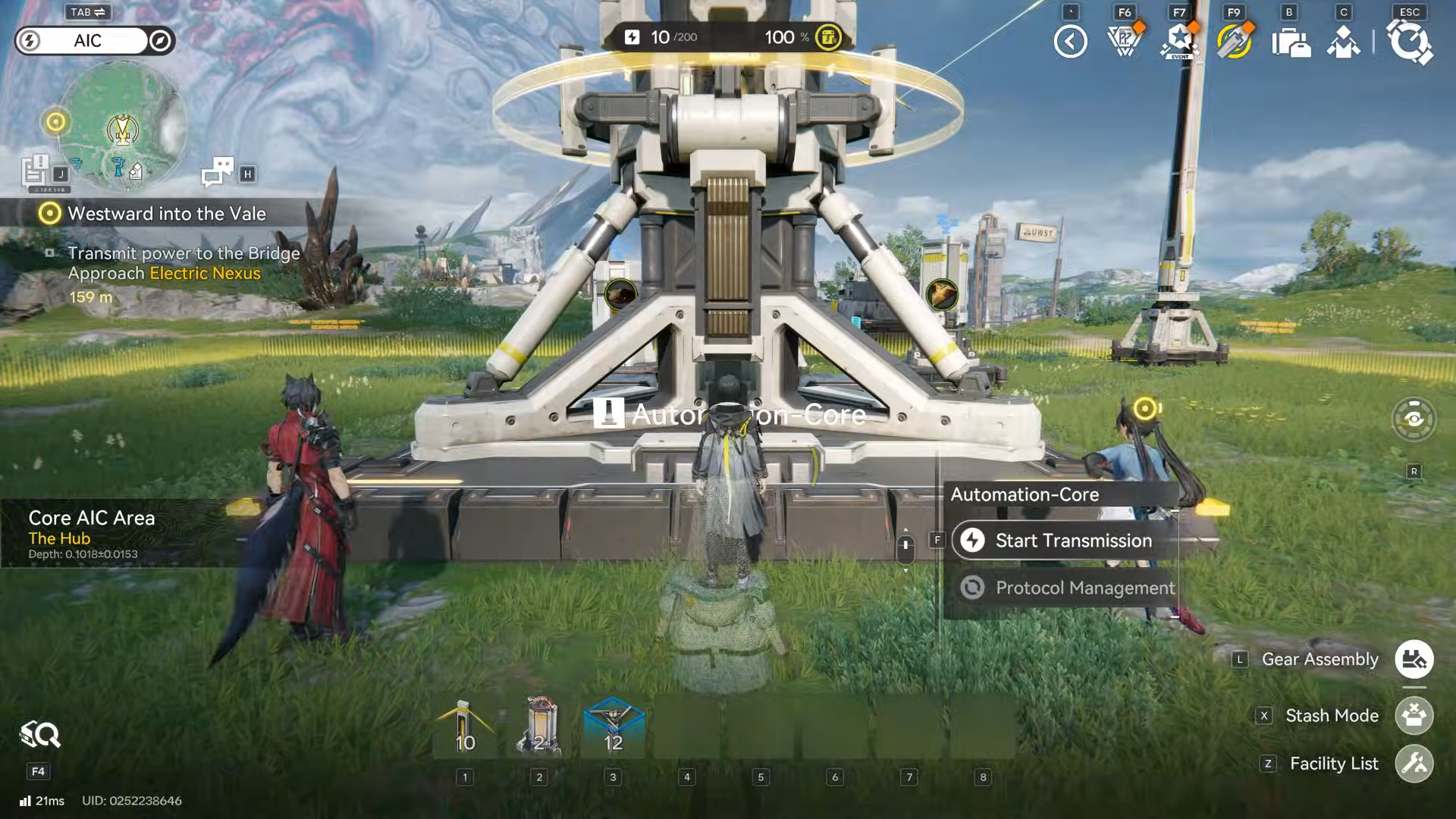
Task: Click the back arrow circle icon
Action: click(x=1070, y=42)
